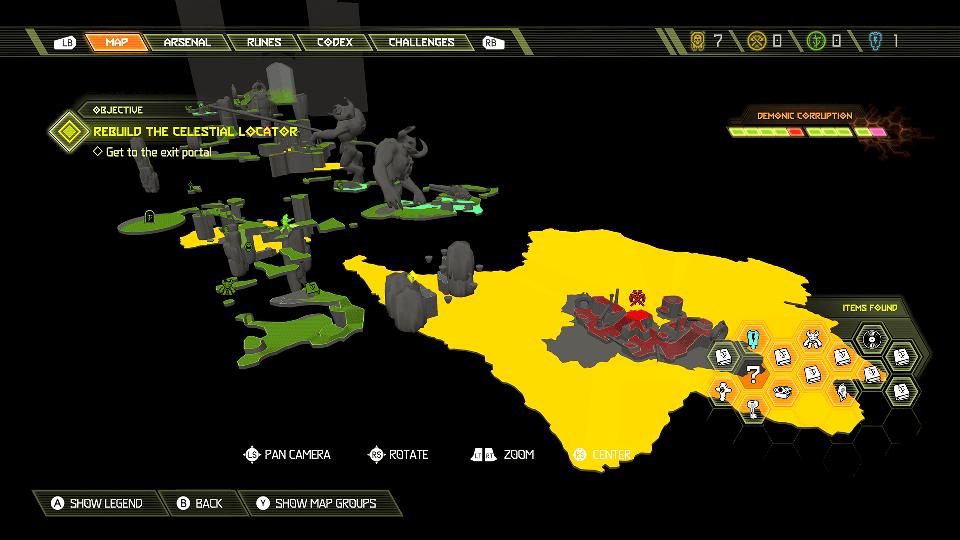
Task: Go to the Challenges tab
Action: coord(421,42)
